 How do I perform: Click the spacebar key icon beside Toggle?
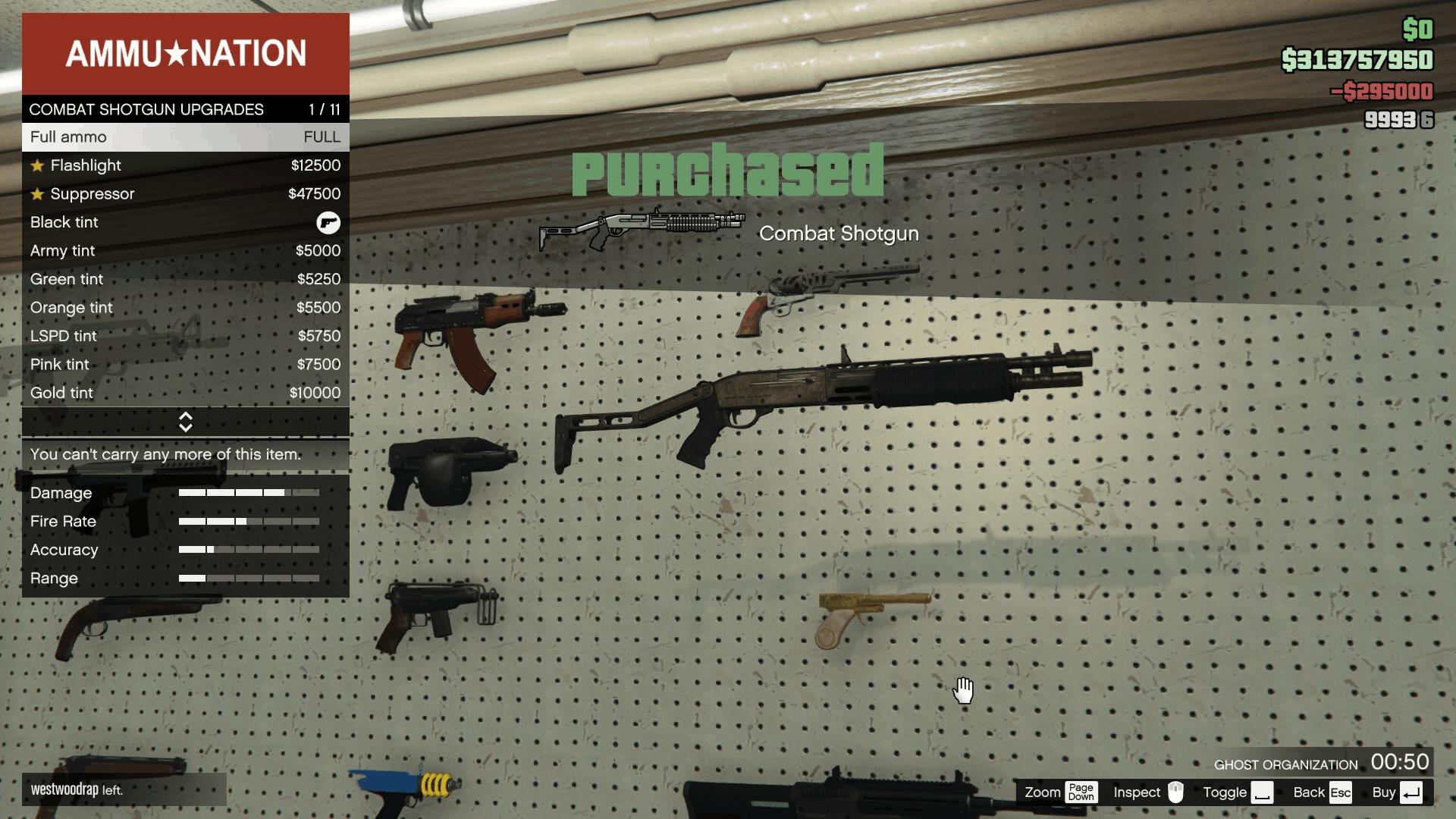click(1263, 792)
